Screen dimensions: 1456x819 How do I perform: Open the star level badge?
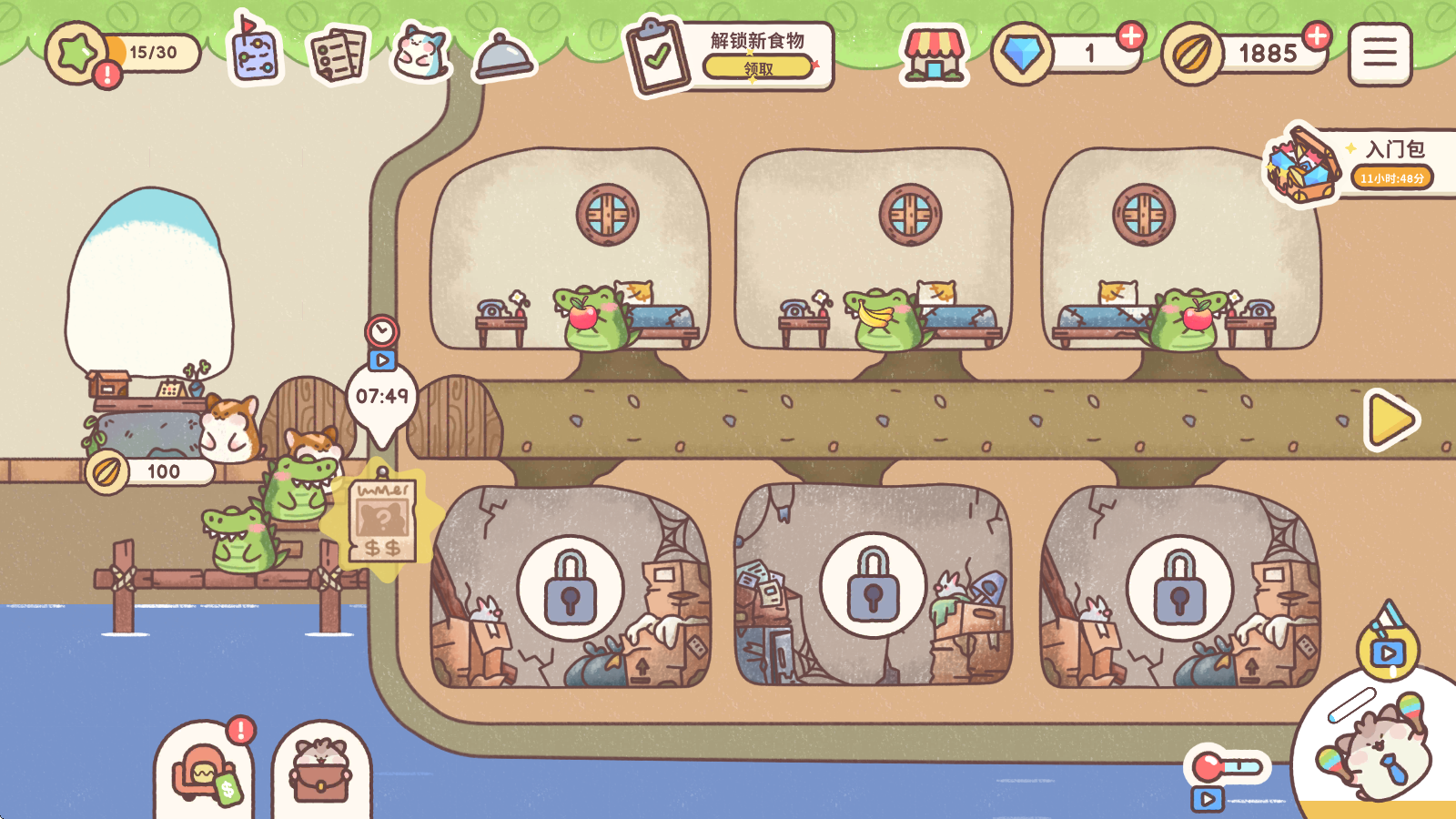coord(77,54)
